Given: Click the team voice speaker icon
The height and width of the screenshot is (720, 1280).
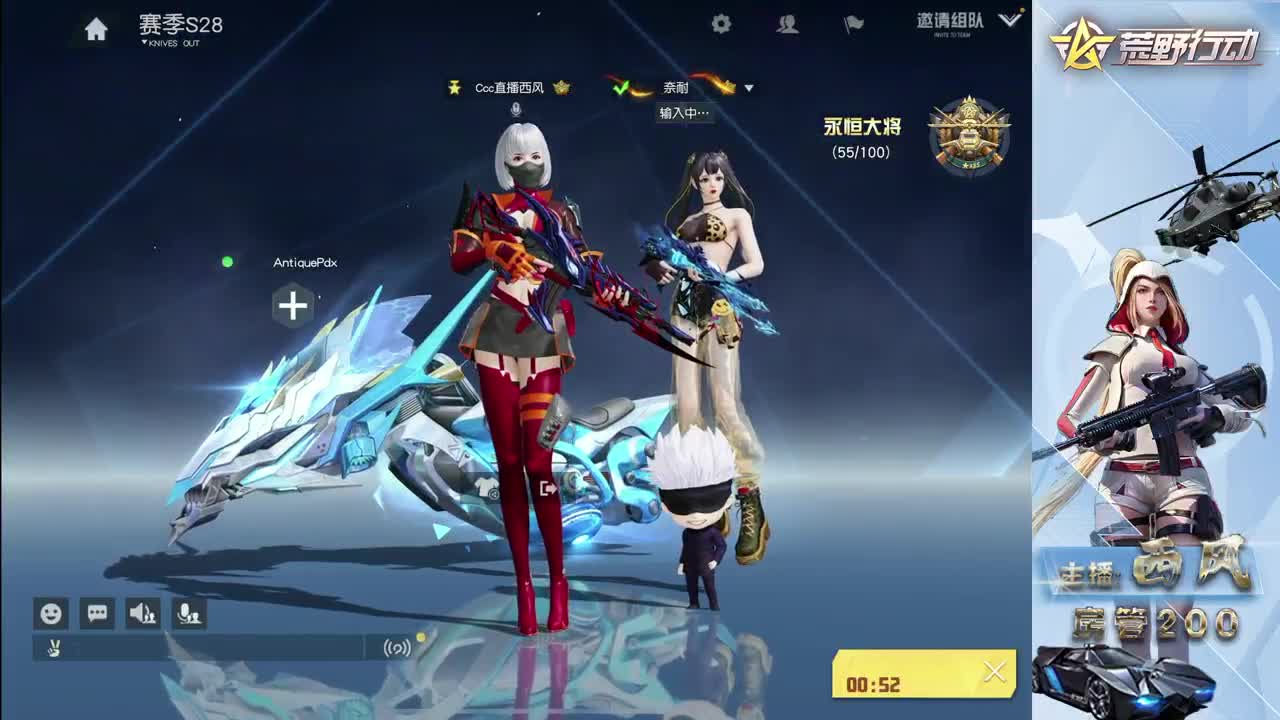Looking at the screenshot, I should coord(141,614).
